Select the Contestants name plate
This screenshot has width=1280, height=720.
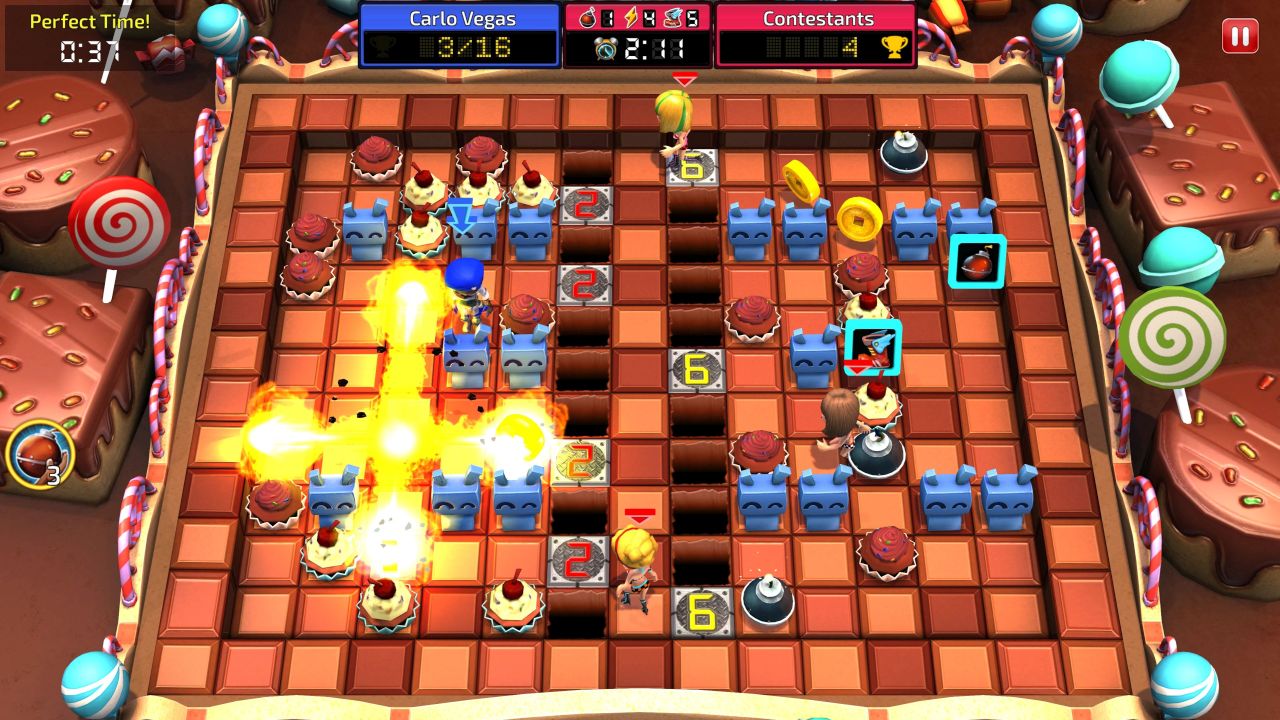tap(818, 17)
